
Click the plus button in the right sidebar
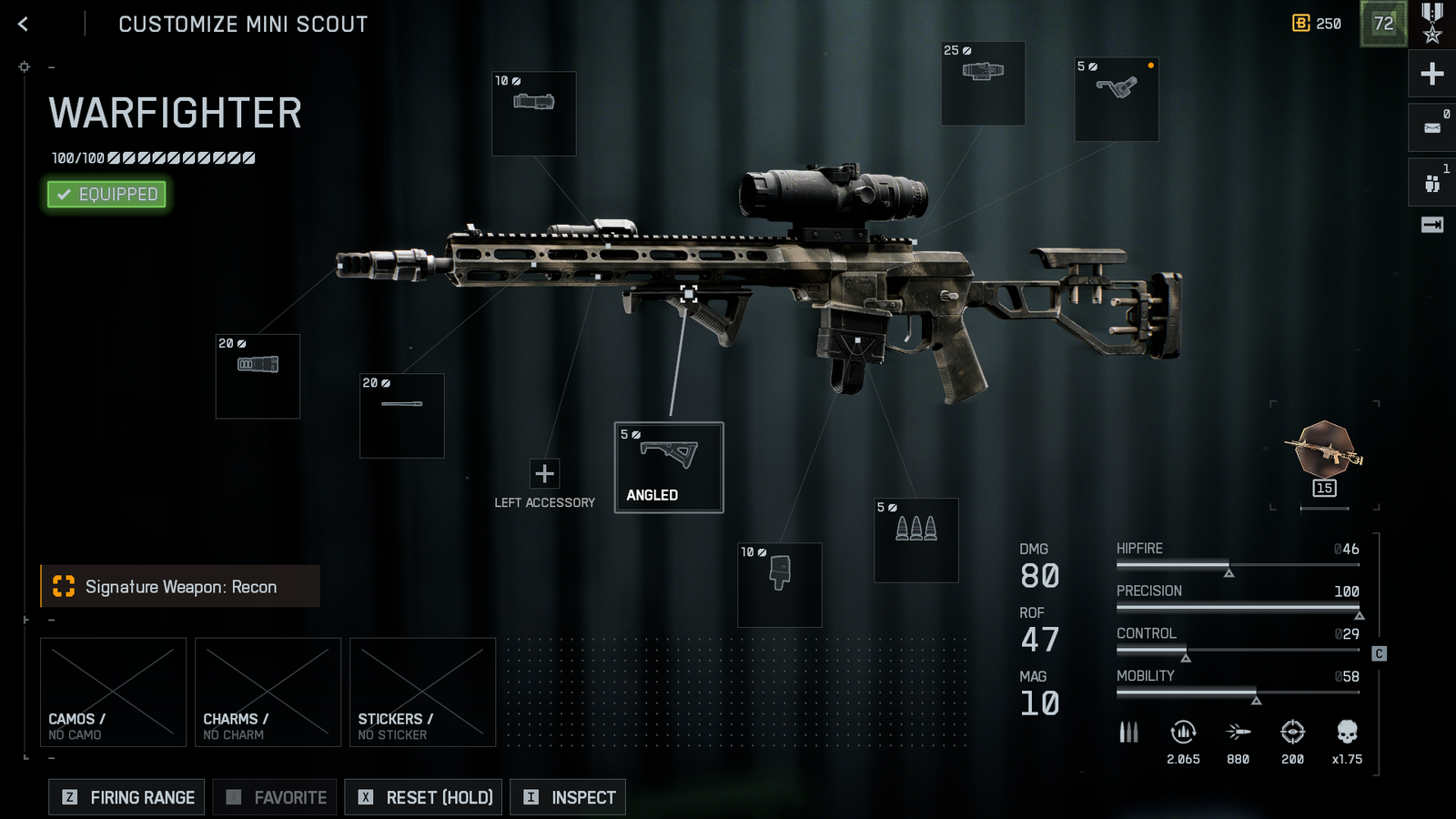tap(1432, 74)
